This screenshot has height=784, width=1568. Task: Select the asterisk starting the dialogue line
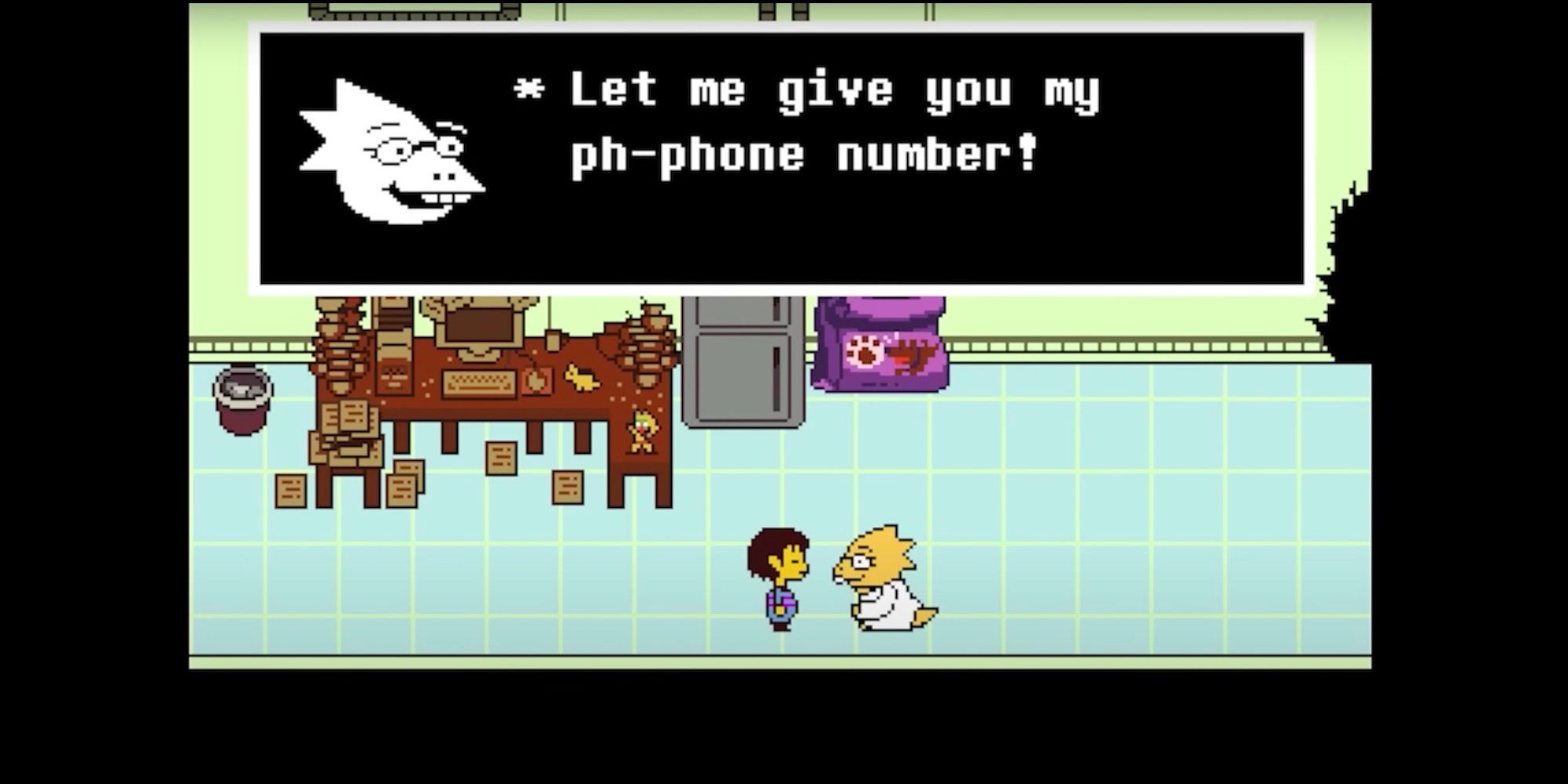click(527, 90)
